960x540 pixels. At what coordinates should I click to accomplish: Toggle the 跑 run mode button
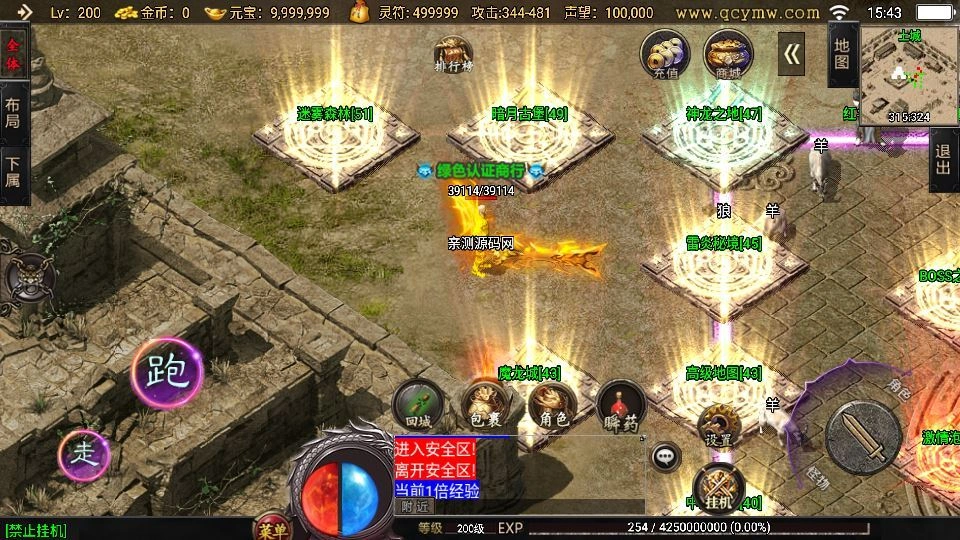pos(167,372)
